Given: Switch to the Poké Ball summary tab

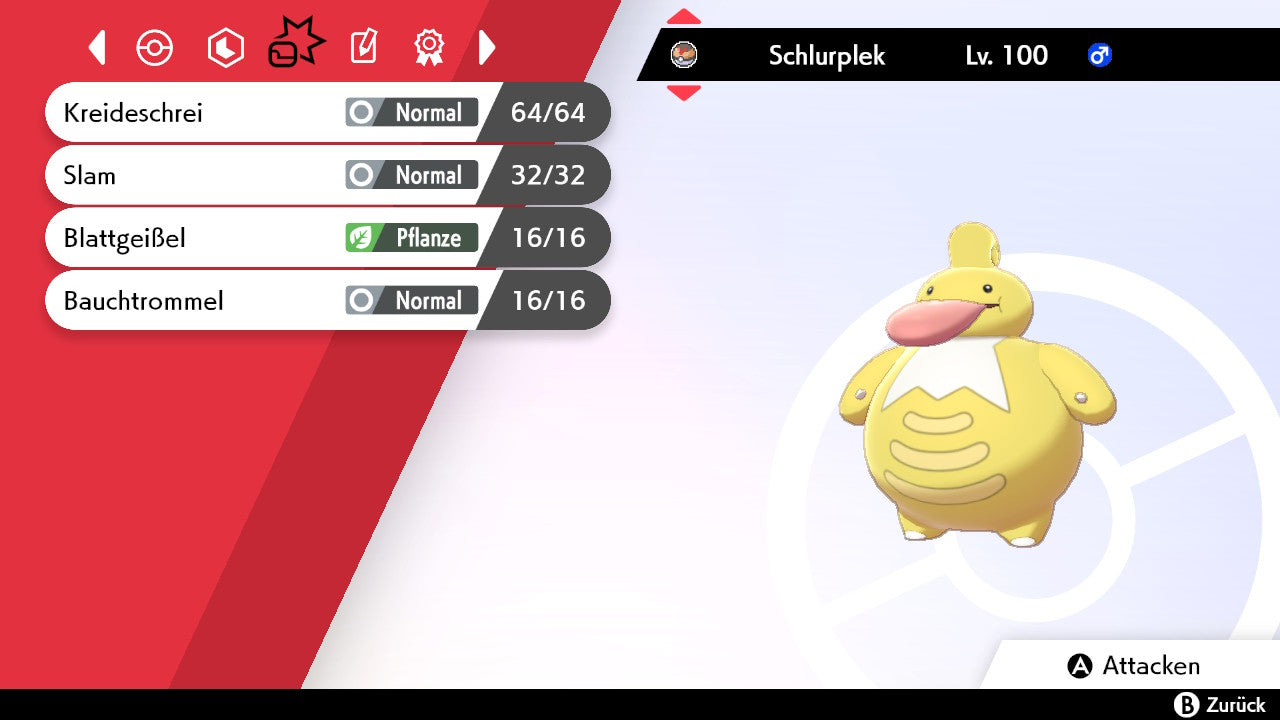Looking at the screenshot, I should click(x=155, y=48).
